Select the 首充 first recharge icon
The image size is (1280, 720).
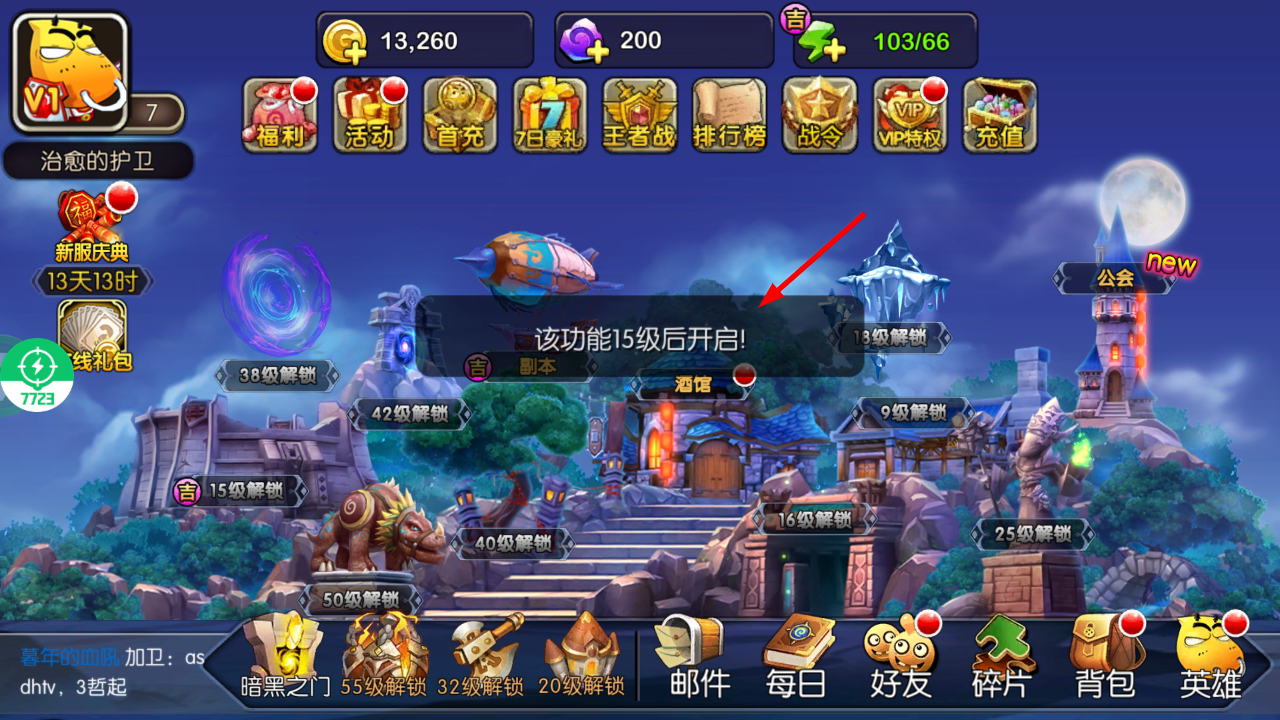[460, 115]
